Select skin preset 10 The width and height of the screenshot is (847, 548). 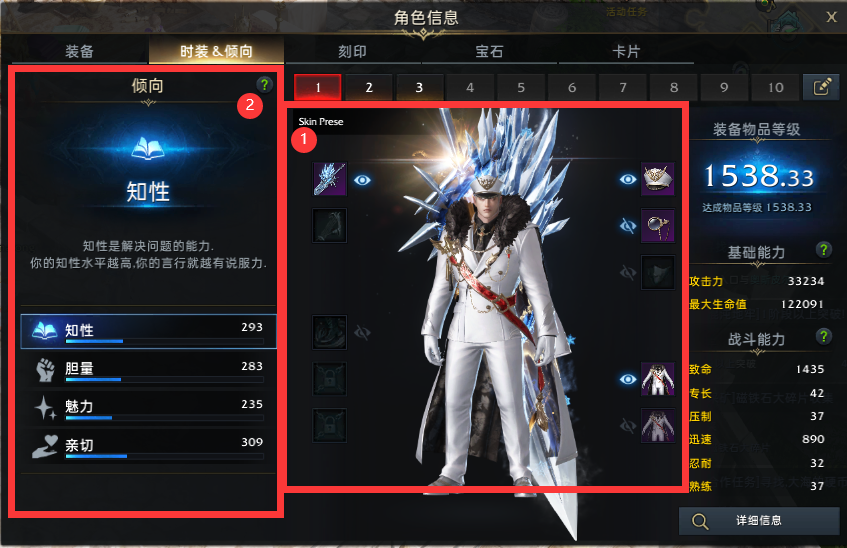click(x=775, y=87)
